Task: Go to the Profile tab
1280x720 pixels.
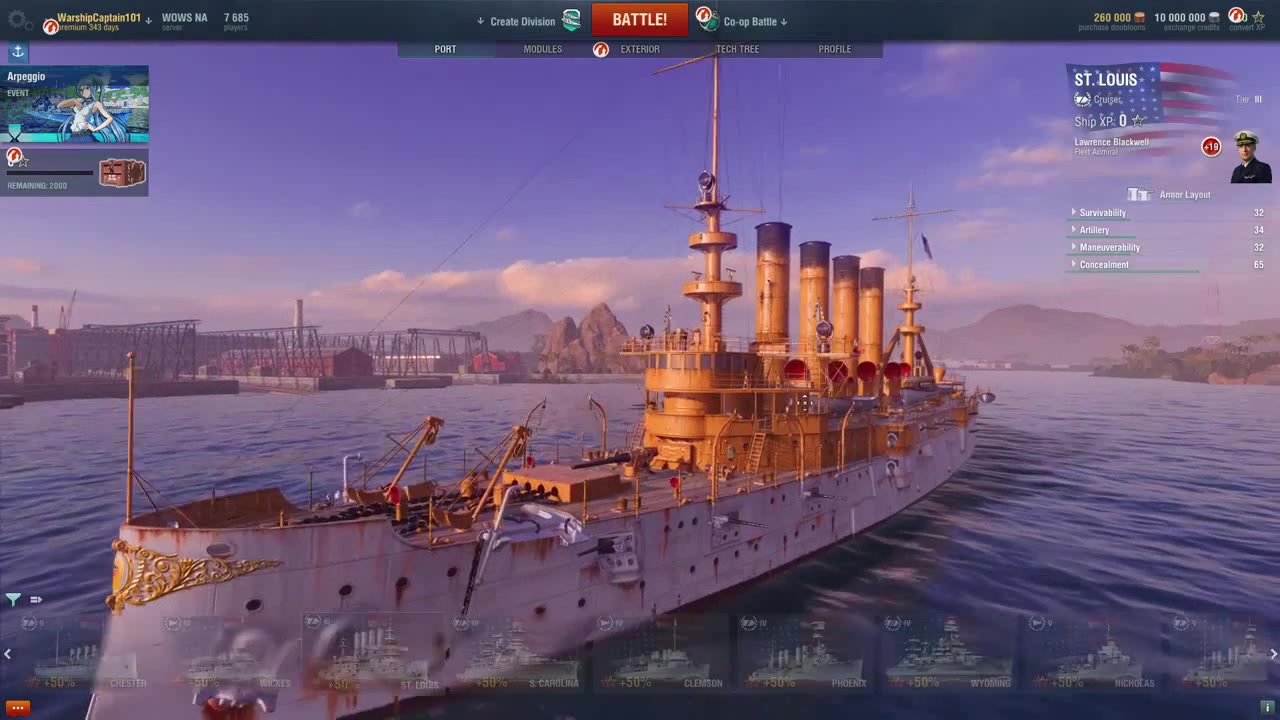Action: click(x=834, y=49)
